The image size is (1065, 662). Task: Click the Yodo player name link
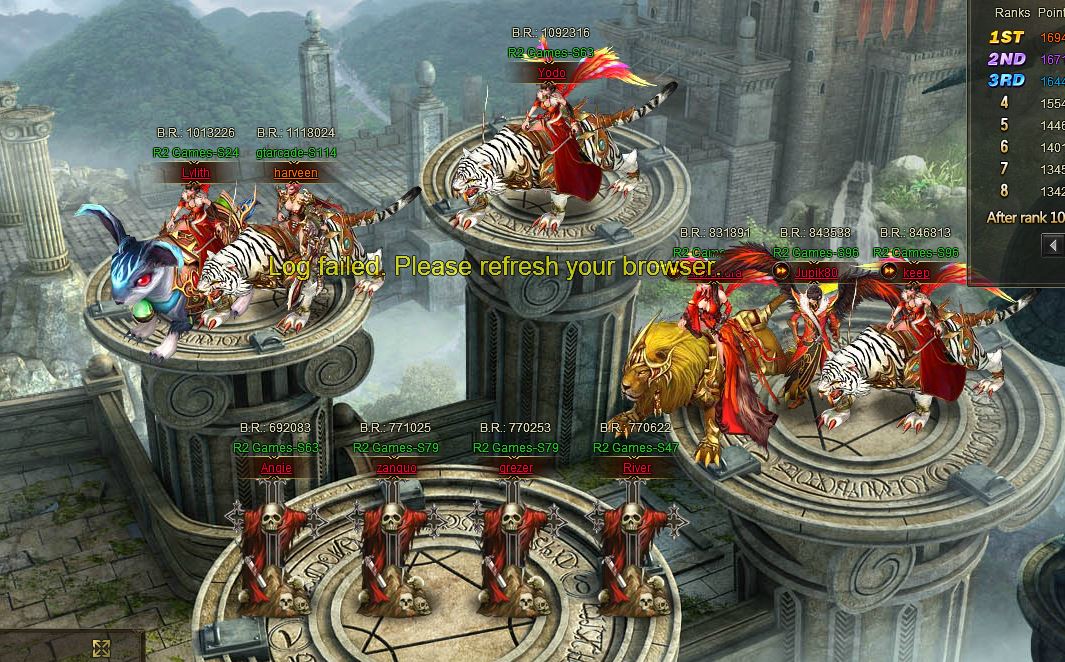pyautogui.click(x=551, y=73)
